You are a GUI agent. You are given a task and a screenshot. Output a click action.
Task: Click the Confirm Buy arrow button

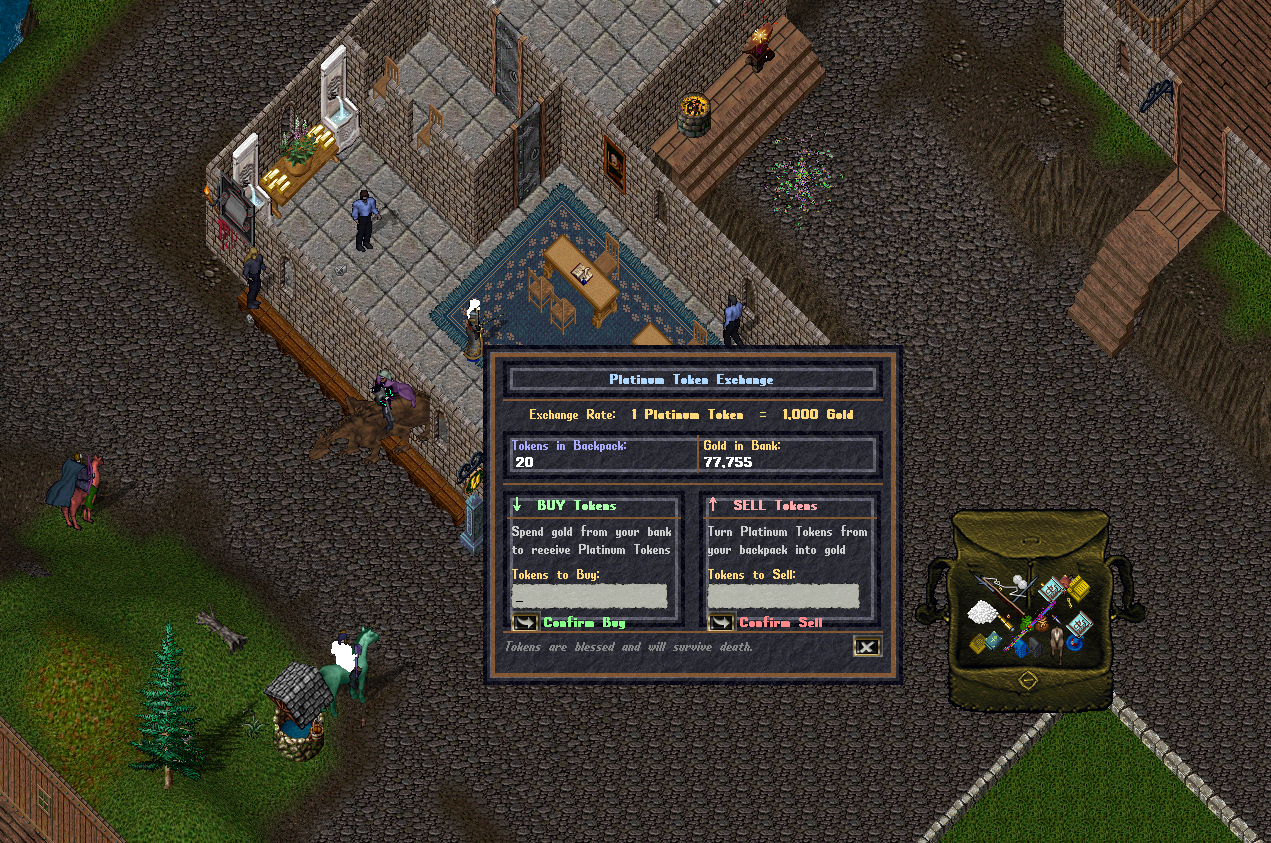[x=525, y=623]
